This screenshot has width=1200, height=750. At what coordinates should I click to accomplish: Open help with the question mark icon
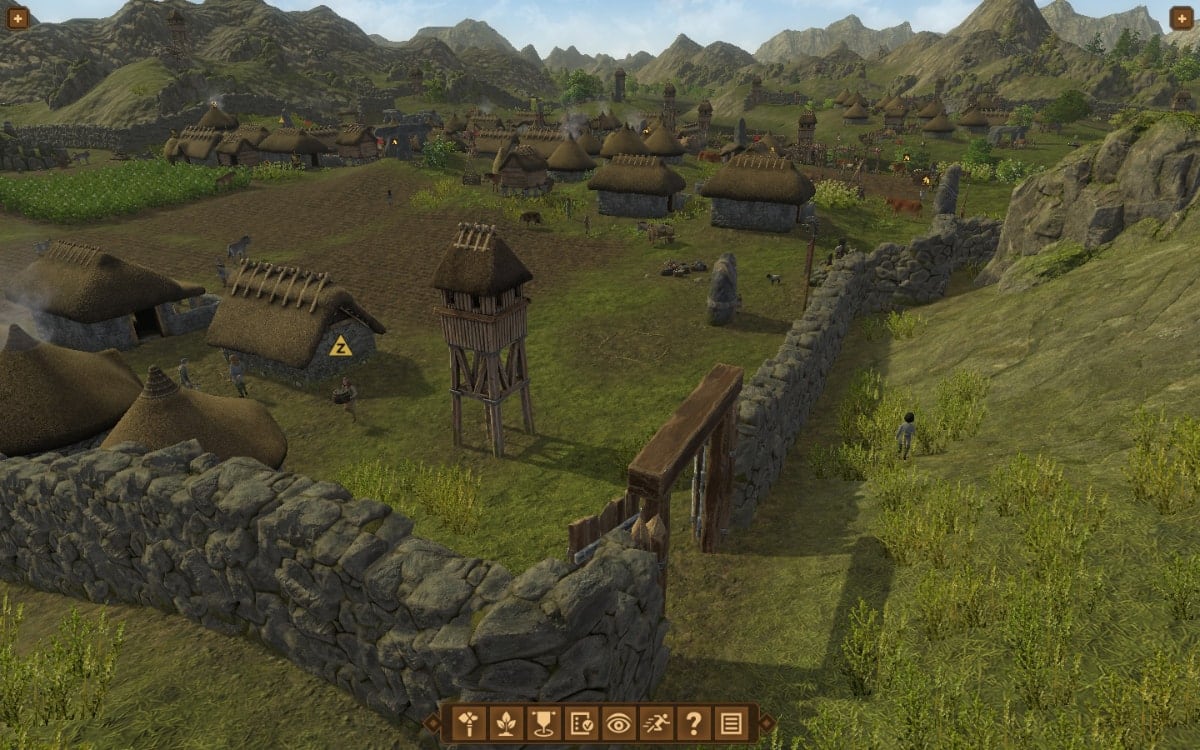[x=693, y=722]
